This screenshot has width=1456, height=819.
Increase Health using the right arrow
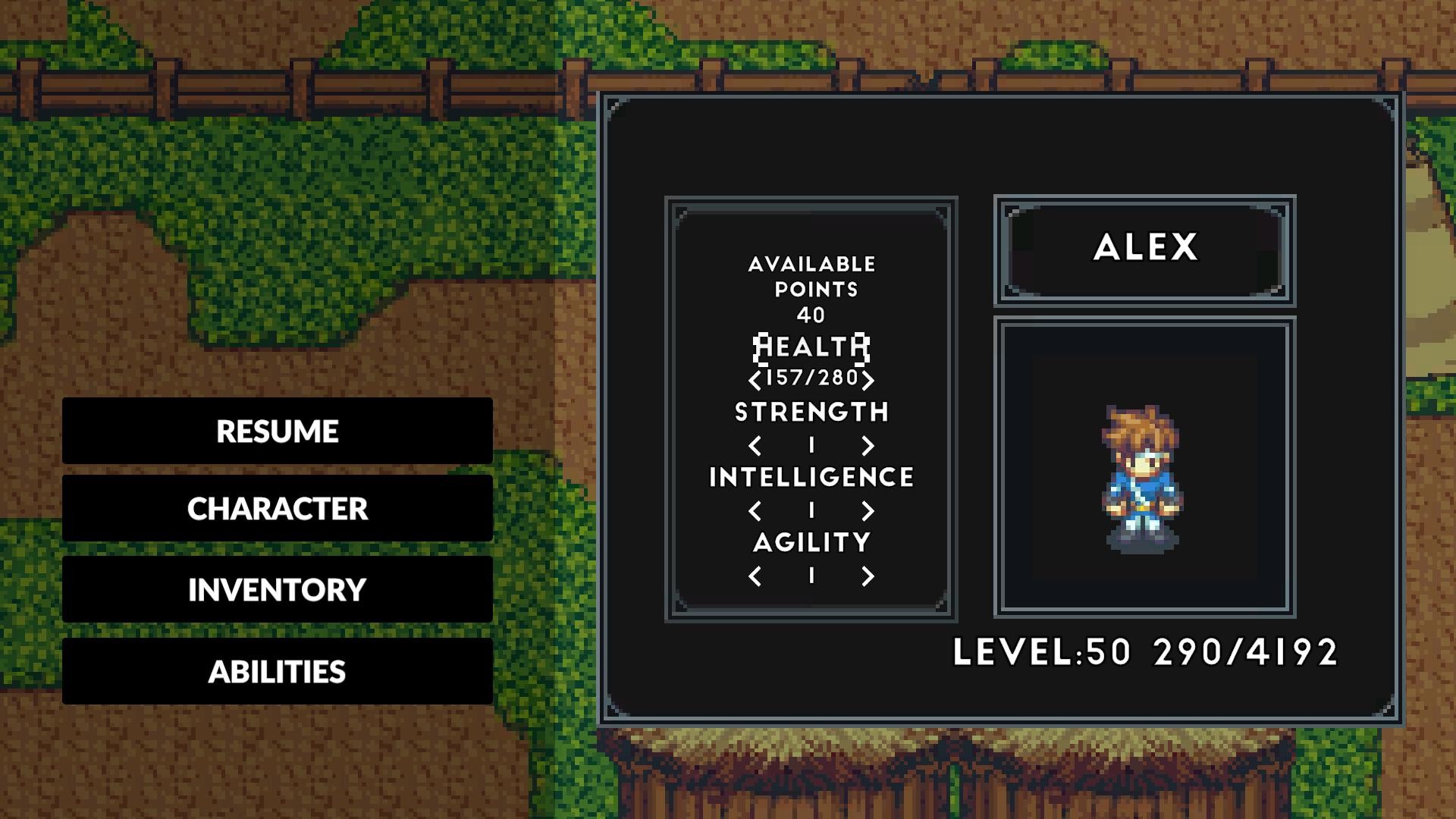(x=867, y=379)
